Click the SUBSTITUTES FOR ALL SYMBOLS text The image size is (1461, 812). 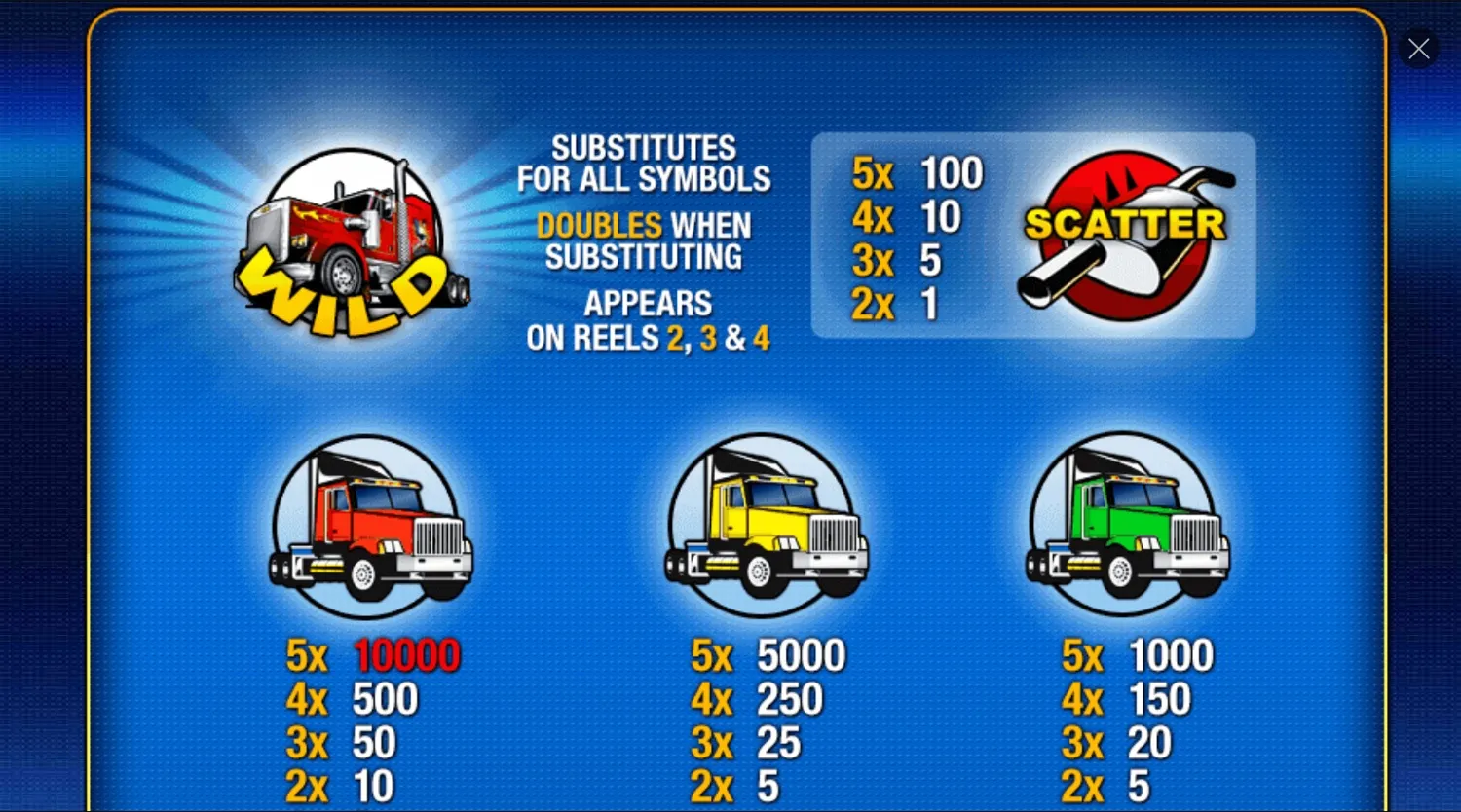click(646, 163)
